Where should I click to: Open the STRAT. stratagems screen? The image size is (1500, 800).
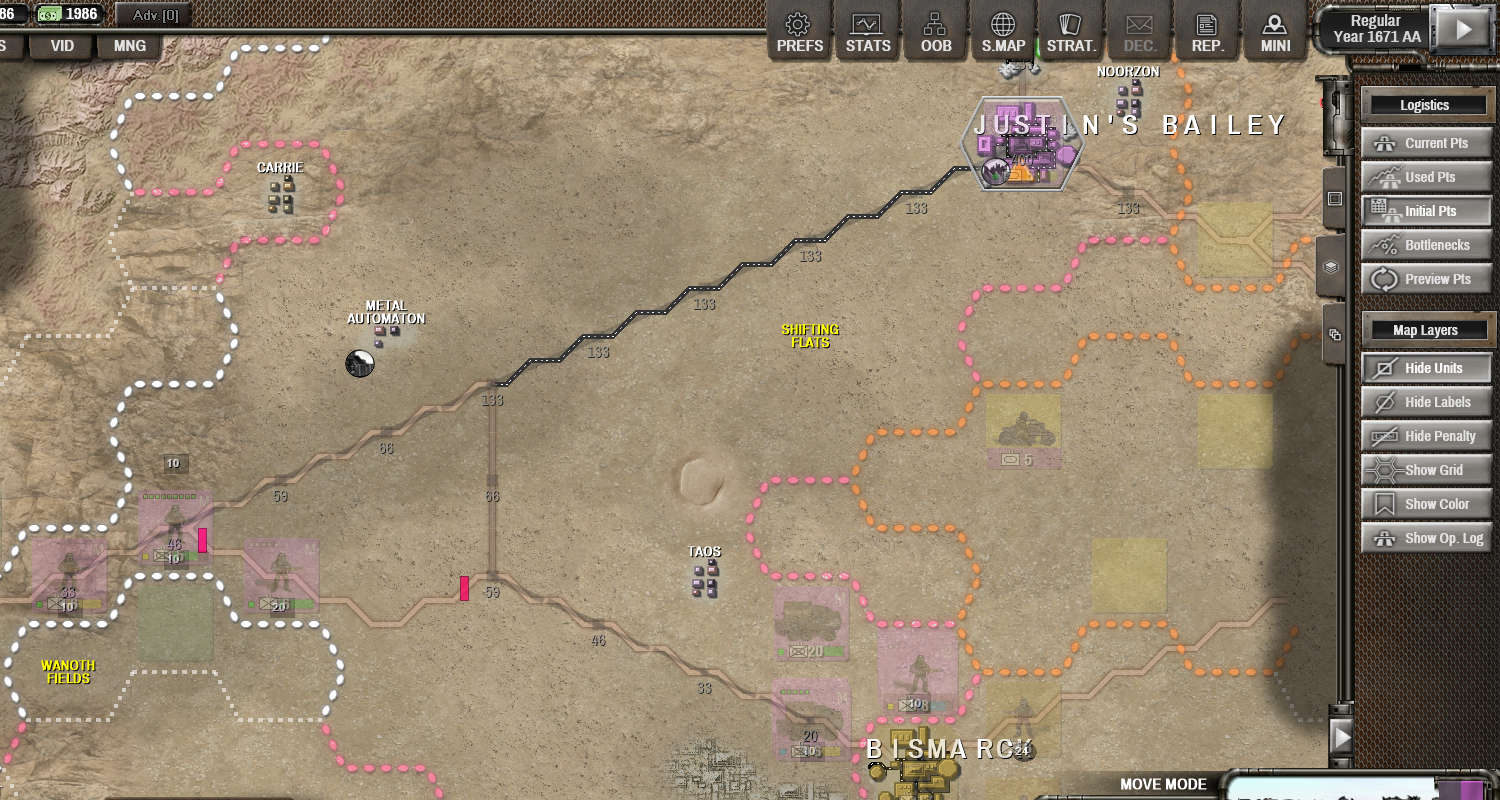click(1071, 33)
